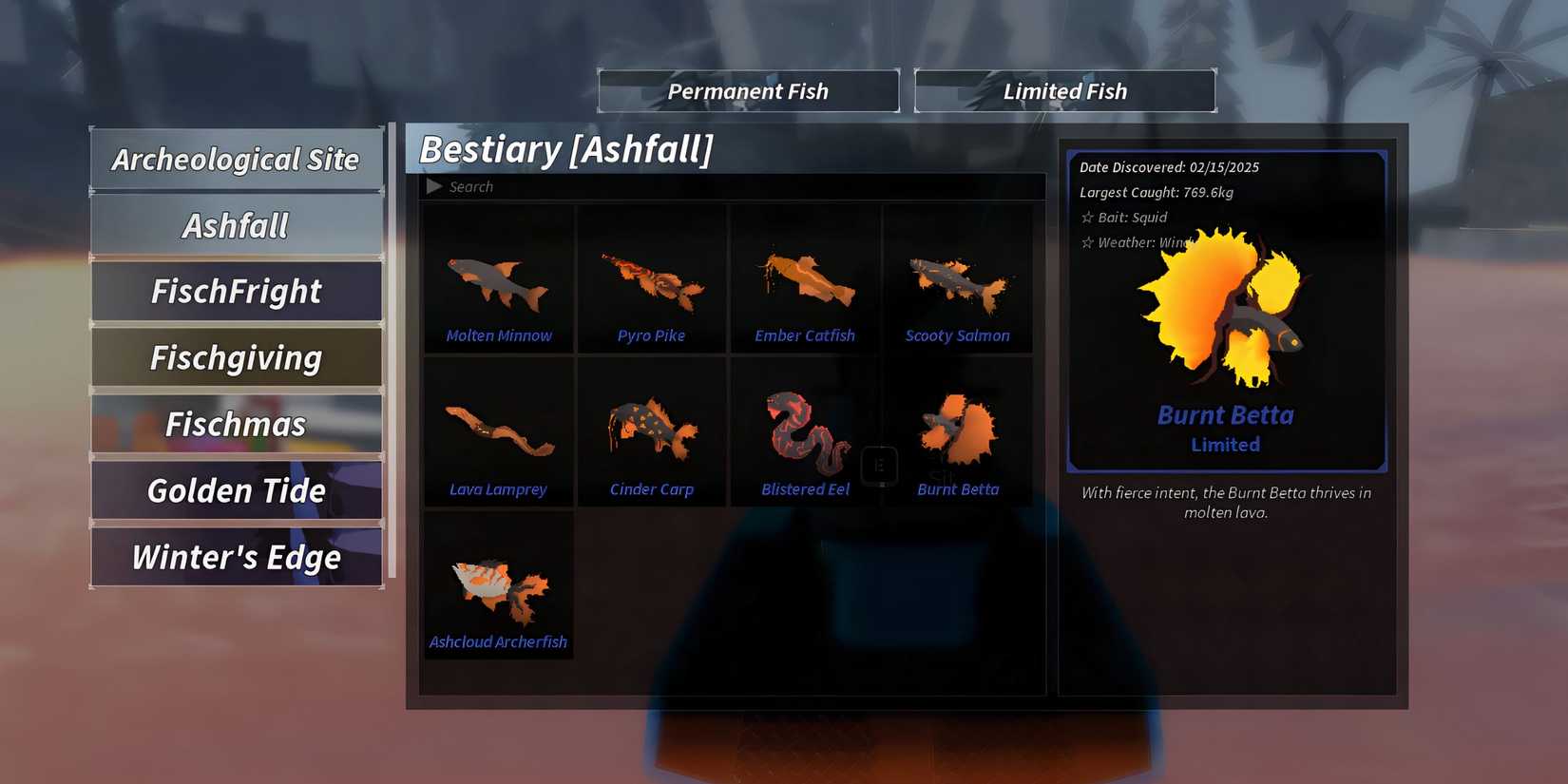Screen dimensions: 1568x784
Task: Select the Golden Tide section
Action: (x=236, y=490)
